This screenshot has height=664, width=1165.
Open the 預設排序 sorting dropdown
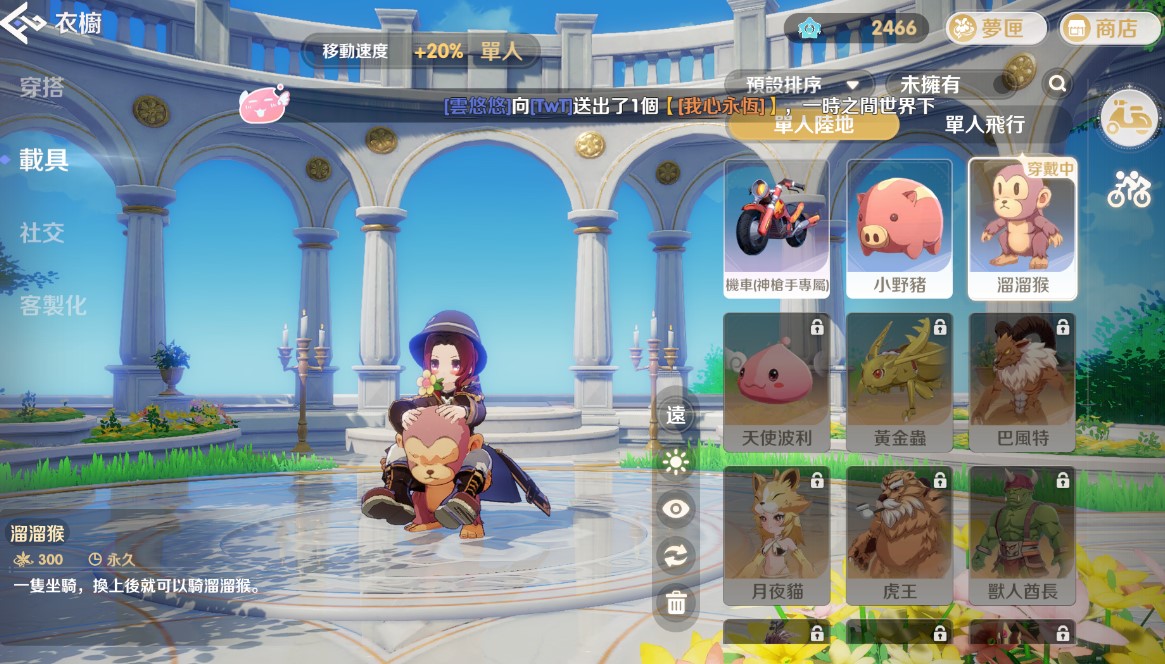click(798, 85)
